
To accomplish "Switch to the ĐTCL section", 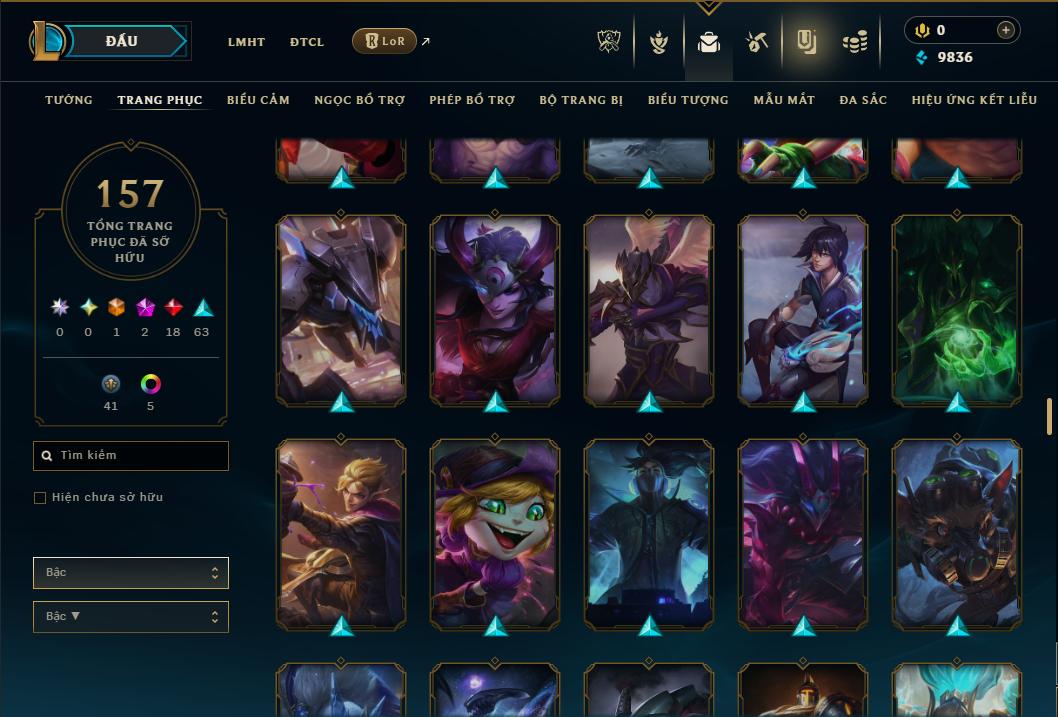I will [x=307, y=42].
